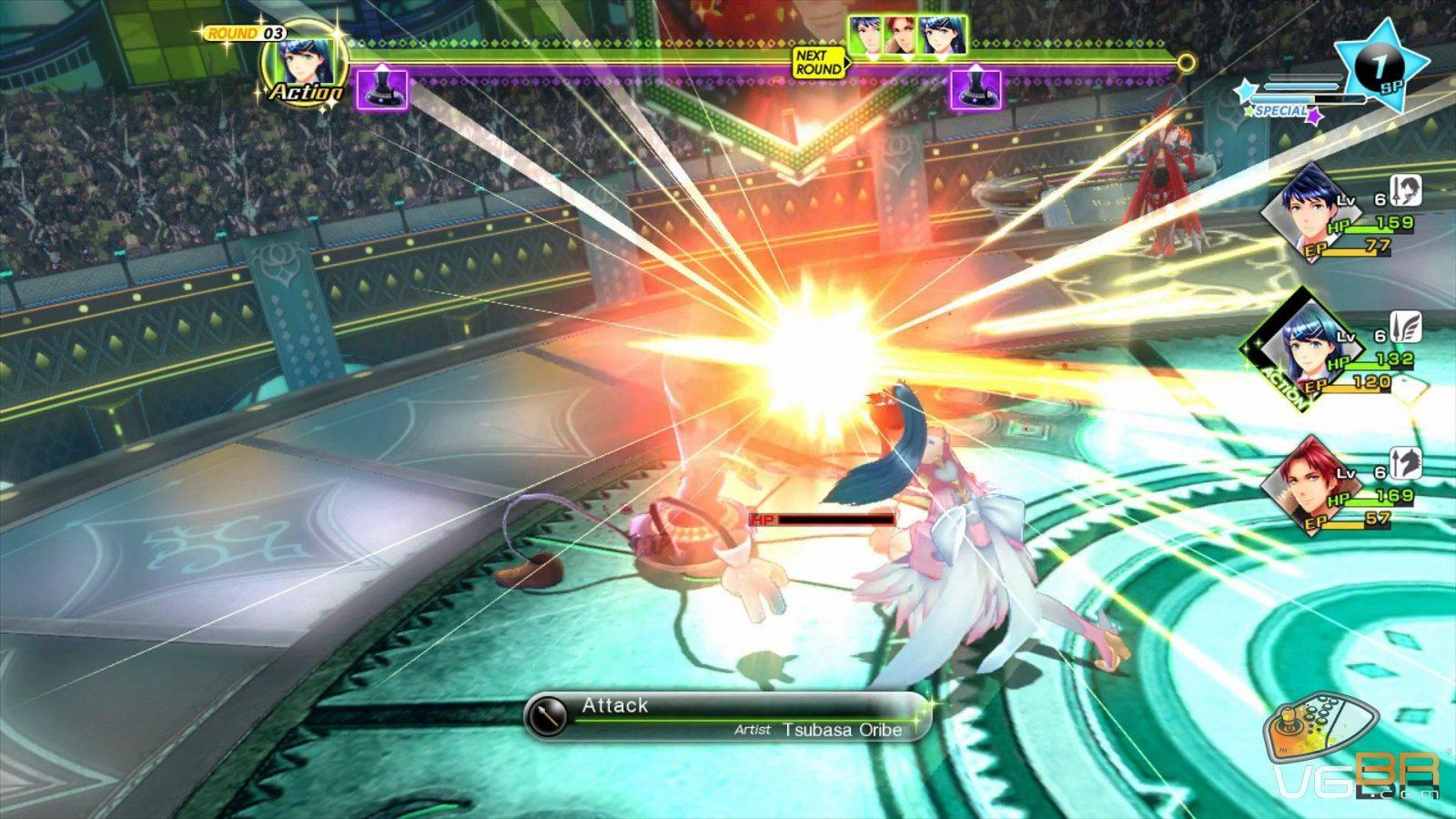Click Tsubasa's portrait in the Next Round queue
This screenshot has width=1456, height=819.
[x=941, y=36]
